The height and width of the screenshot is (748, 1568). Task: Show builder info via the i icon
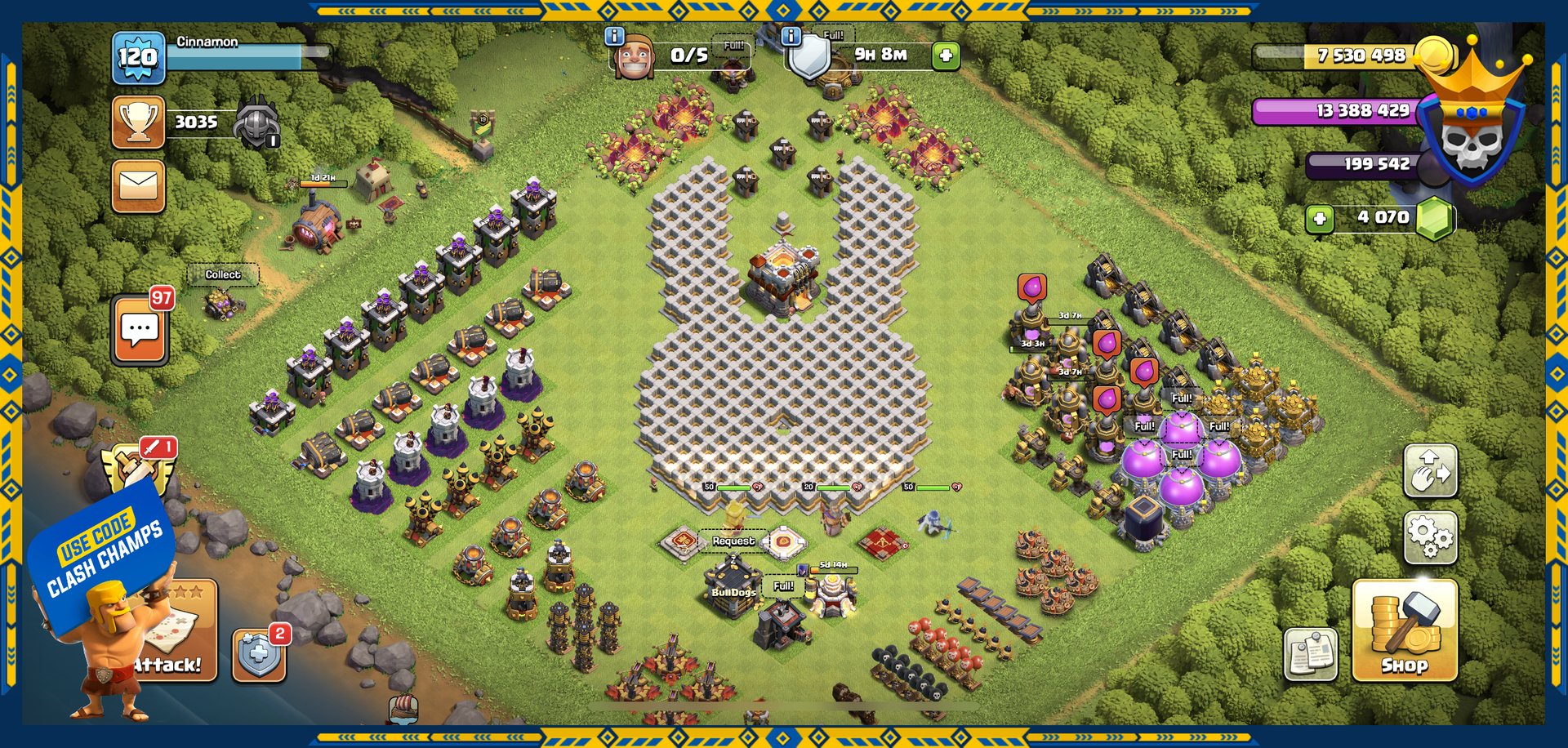click(614, 37)
